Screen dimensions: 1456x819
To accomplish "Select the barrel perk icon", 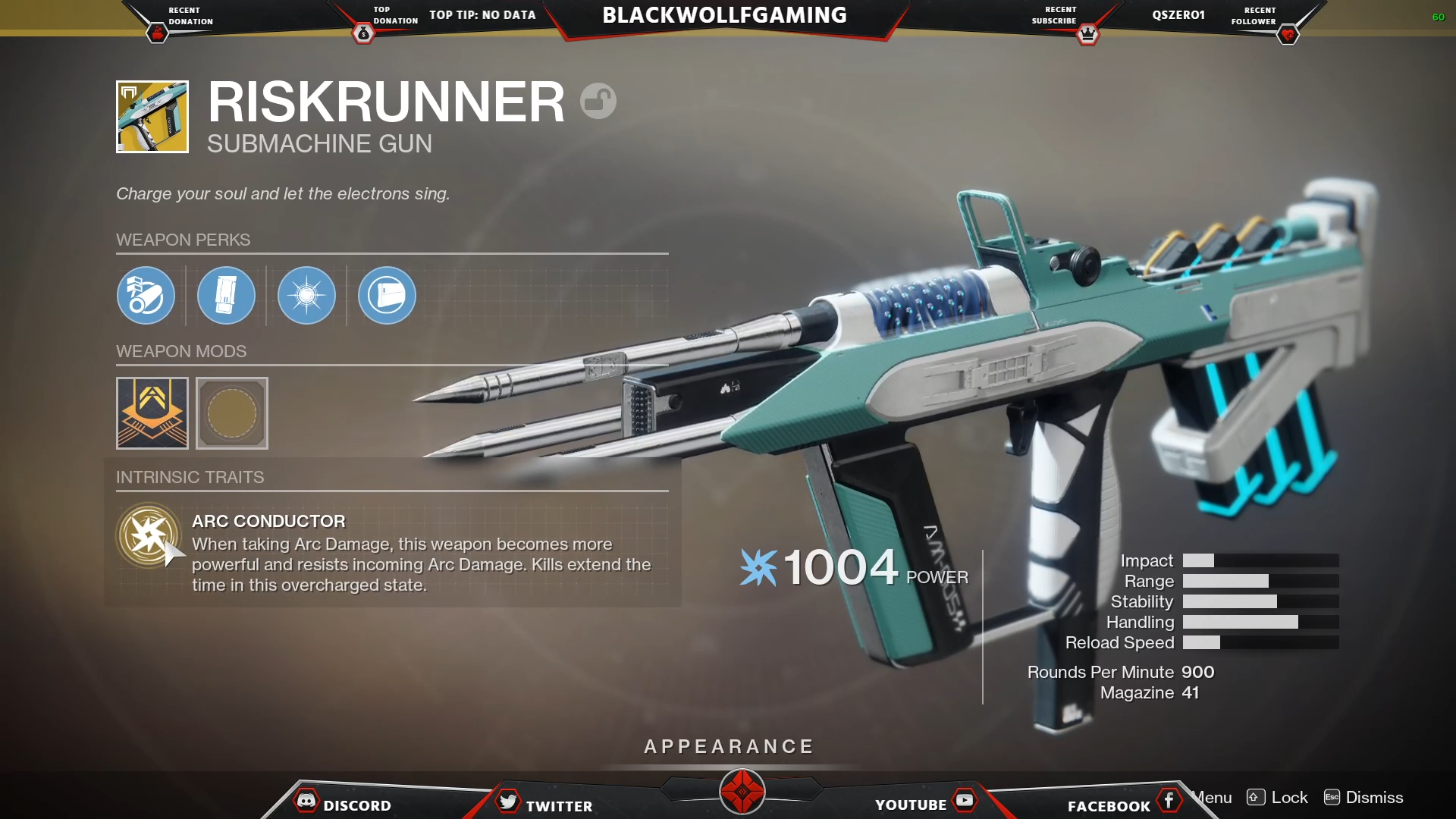I will 146,296.
